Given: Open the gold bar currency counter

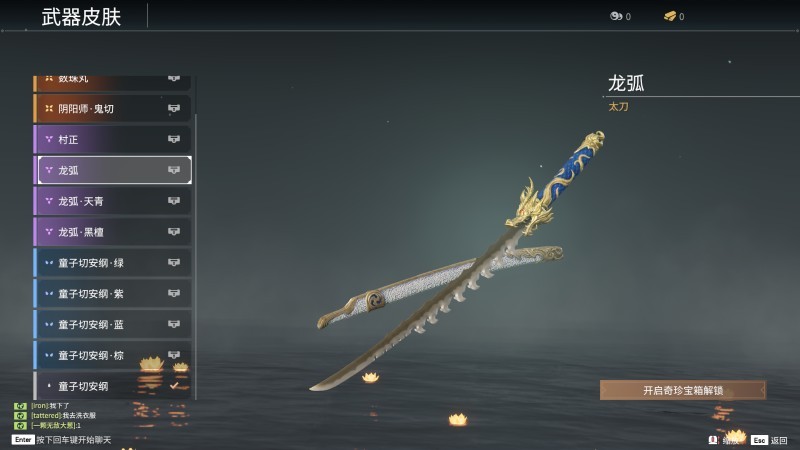Looking at the screenshot, I should click(x=673, y=16).
